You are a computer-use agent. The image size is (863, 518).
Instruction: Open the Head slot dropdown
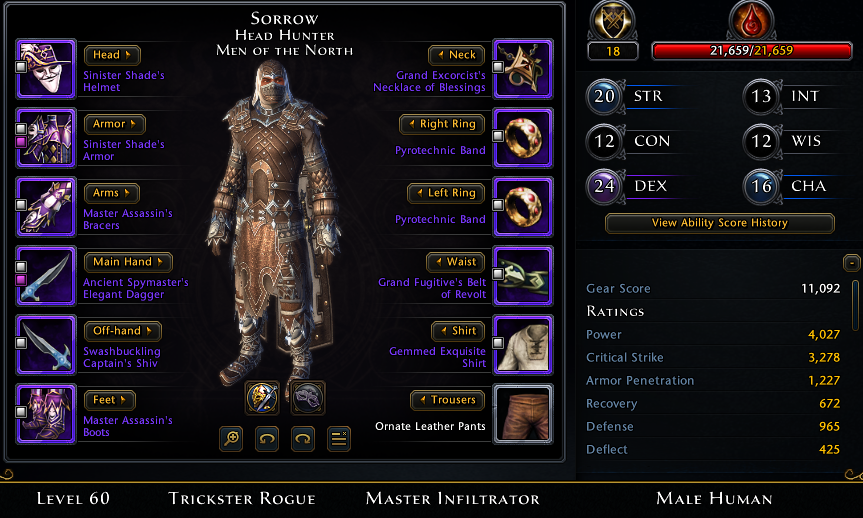point(111,55)
